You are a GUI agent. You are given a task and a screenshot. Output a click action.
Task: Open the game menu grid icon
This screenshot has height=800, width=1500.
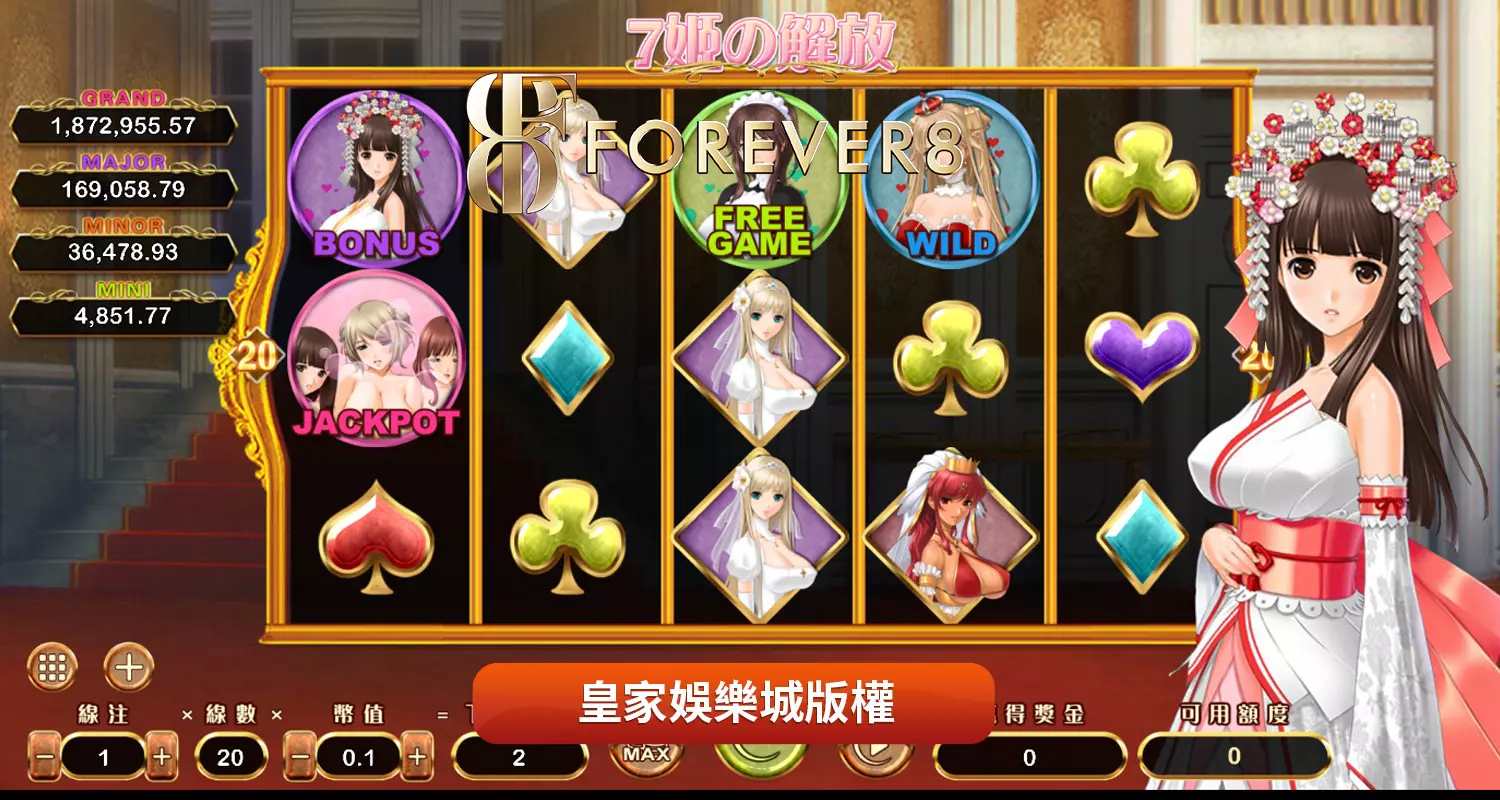tap(55, 664)
